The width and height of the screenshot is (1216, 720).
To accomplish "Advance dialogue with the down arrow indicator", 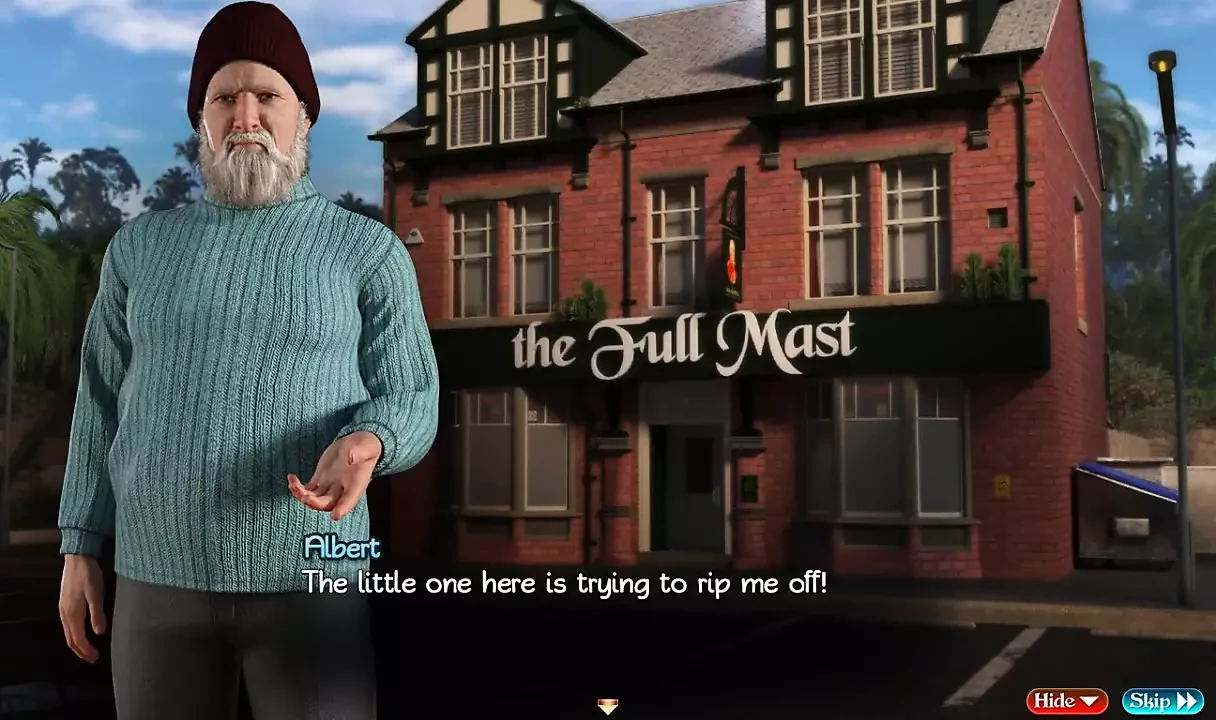I will (x=607, y=707).
